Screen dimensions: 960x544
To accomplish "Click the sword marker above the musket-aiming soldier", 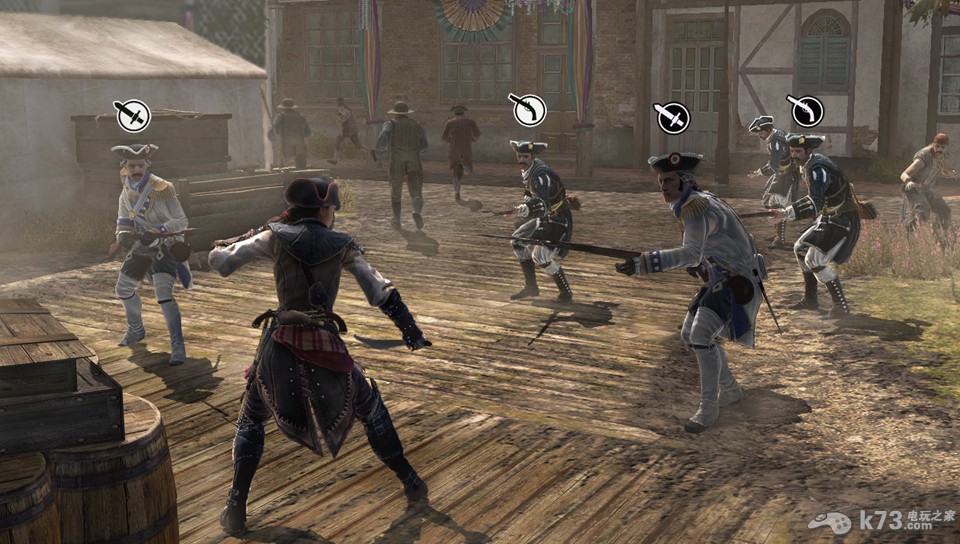I will pos(672,117).
